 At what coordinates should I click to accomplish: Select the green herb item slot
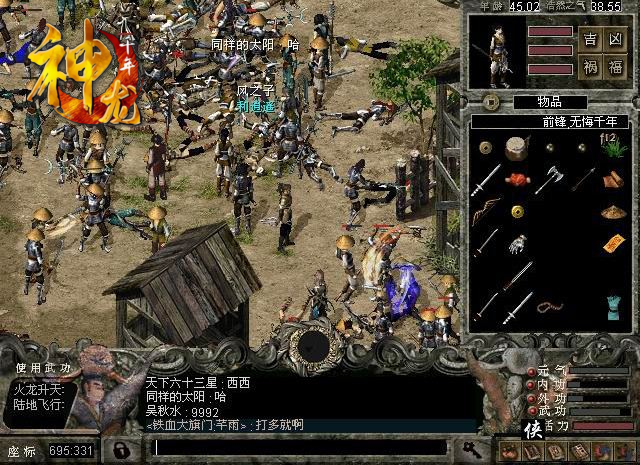(x=613, y=147)
